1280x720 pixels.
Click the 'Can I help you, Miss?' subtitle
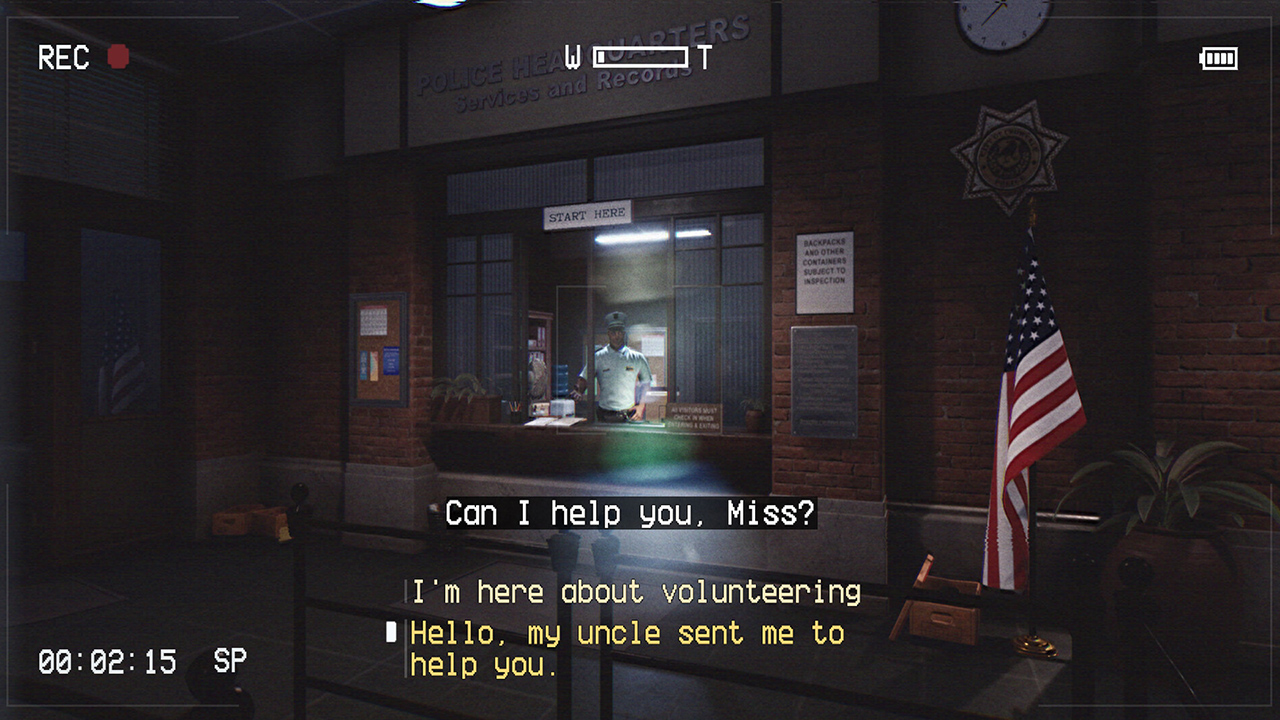pyautogui.click(x=628, y=513)
